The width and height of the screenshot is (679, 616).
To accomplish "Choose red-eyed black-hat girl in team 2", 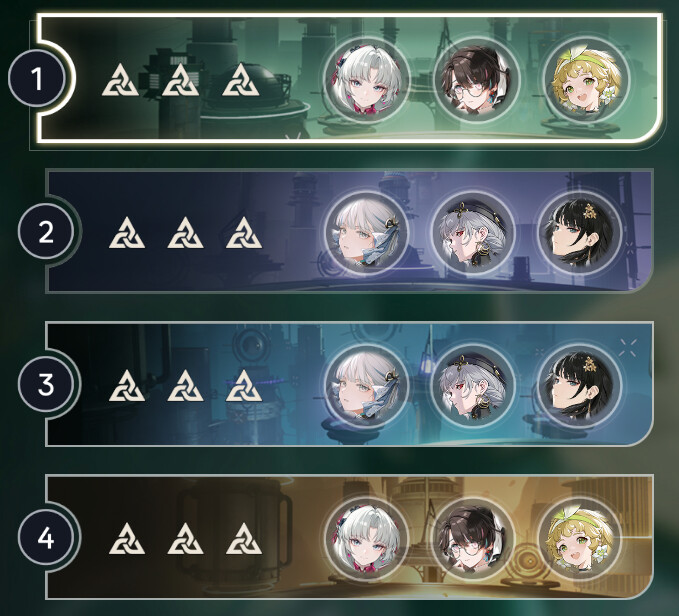I will tap(470, 232).
